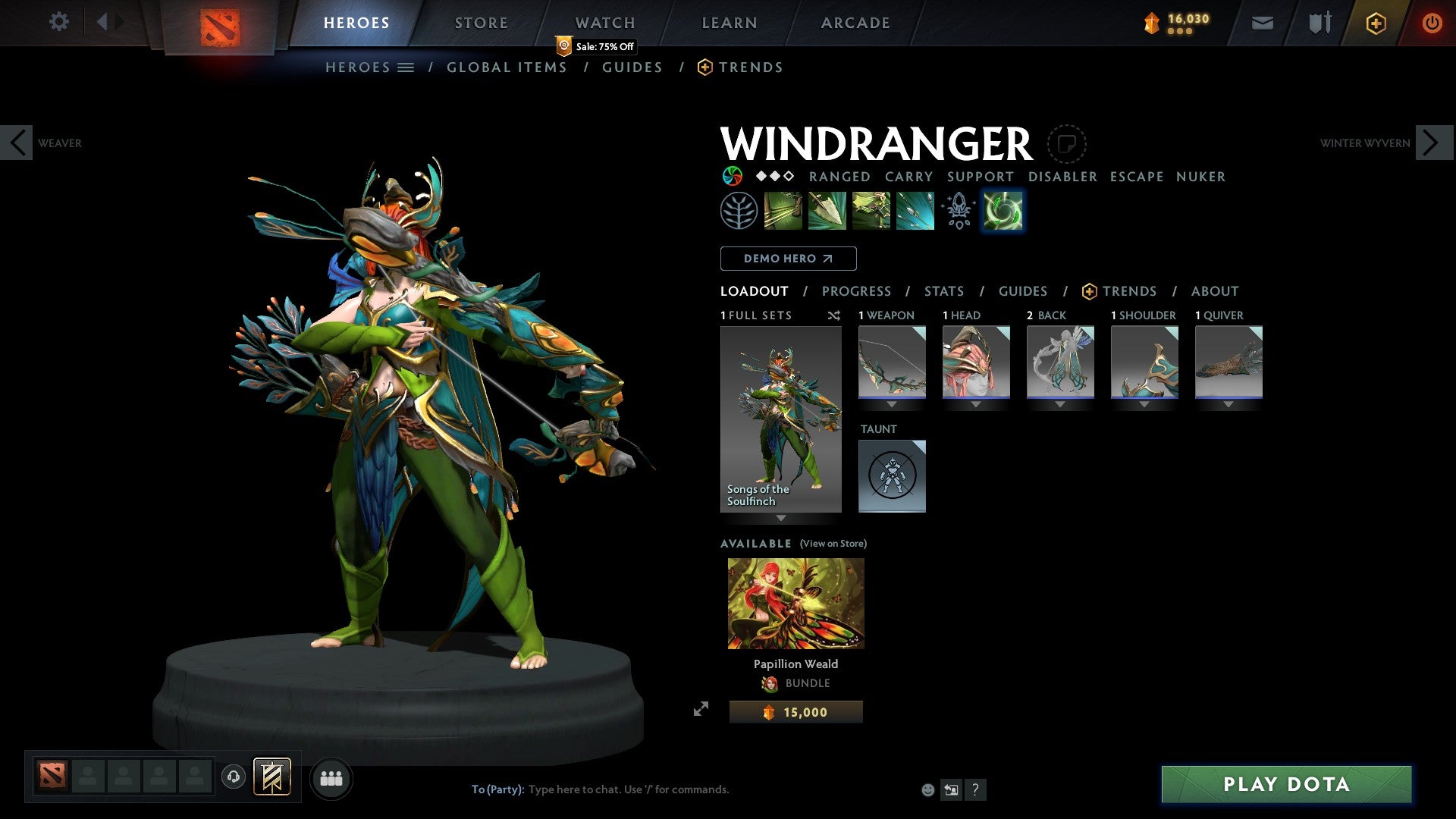Viewport: 1456px width, 819px height.
Task: Click the help question mark toggle near chat
Action: coord(975,789)
